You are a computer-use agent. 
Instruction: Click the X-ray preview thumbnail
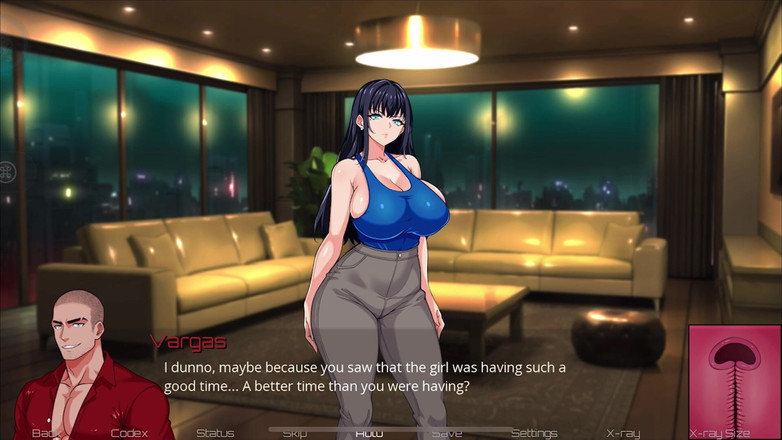click(x=734, y=375)
